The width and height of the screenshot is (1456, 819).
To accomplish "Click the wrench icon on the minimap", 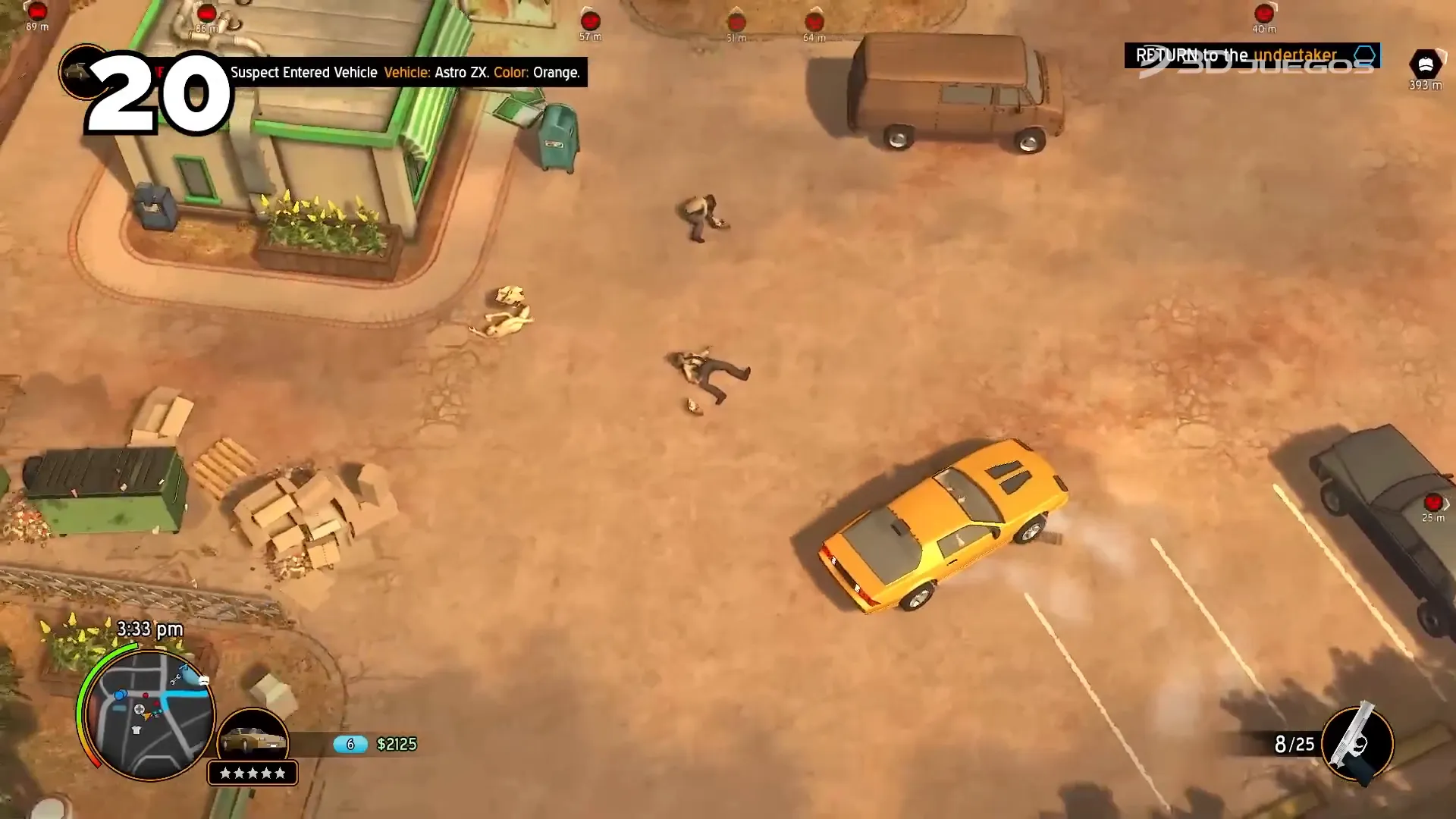I will point(176,680).
